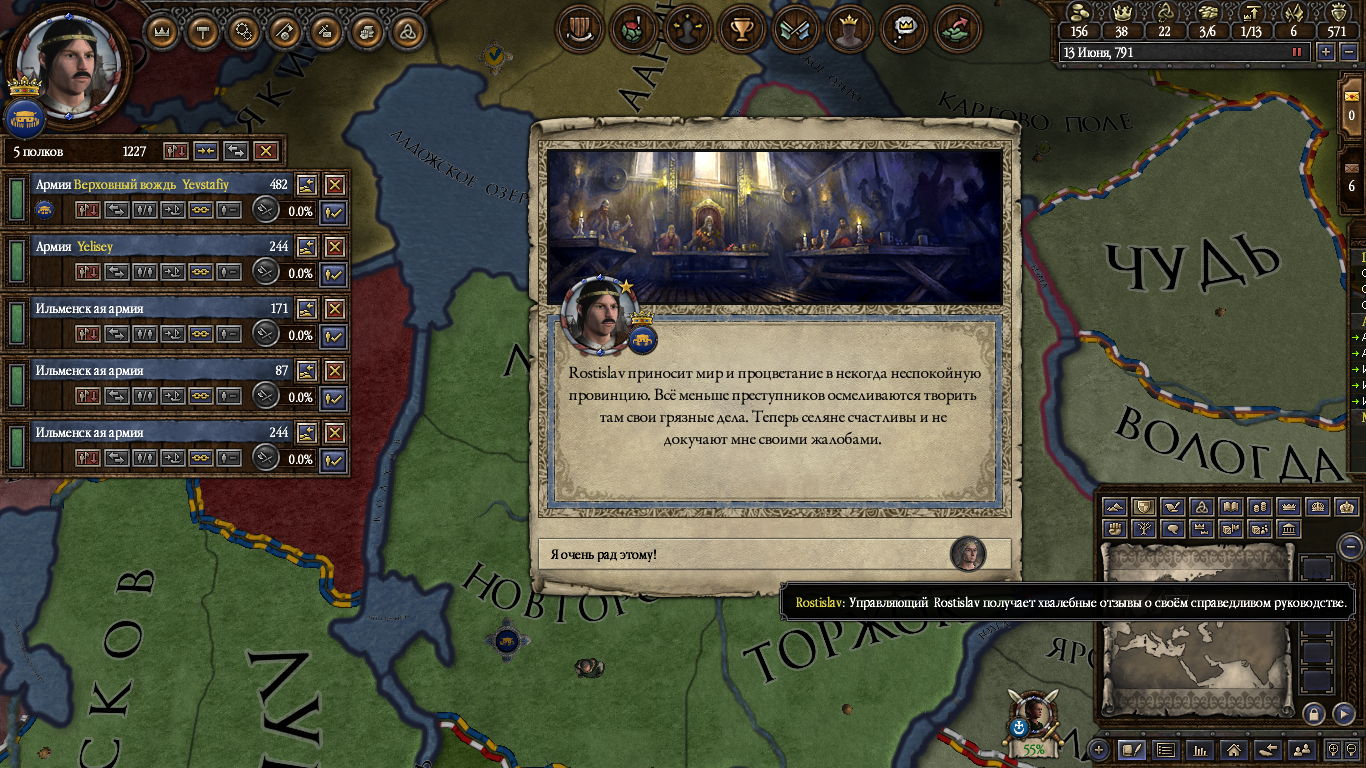Screen dimensions: 1366x768
Task: Open the golden trophy icon in the top bar
Action: click(741, 30)
